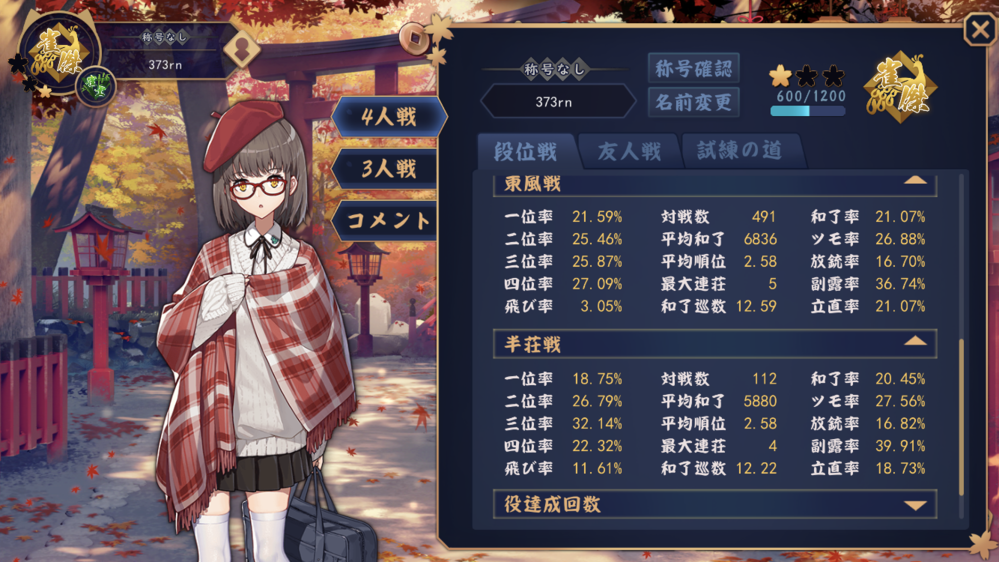Image resolution: width=999 pixels, height=562 pixels.
Task: Switch to the 友人戦 tab
Action: tap(629, 151)
